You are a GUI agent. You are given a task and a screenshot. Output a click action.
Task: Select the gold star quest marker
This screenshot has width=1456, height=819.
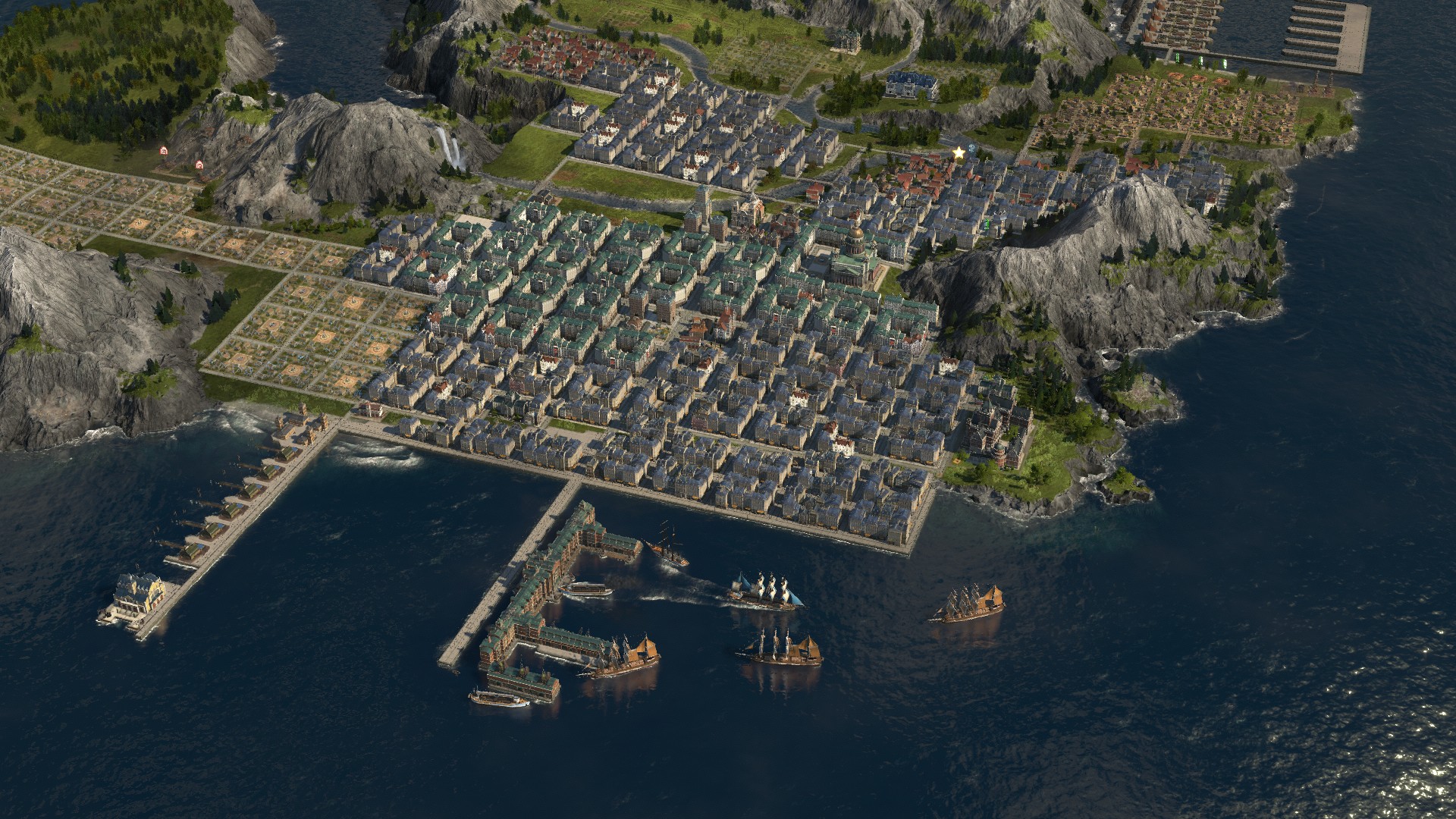tap(959, 153)
